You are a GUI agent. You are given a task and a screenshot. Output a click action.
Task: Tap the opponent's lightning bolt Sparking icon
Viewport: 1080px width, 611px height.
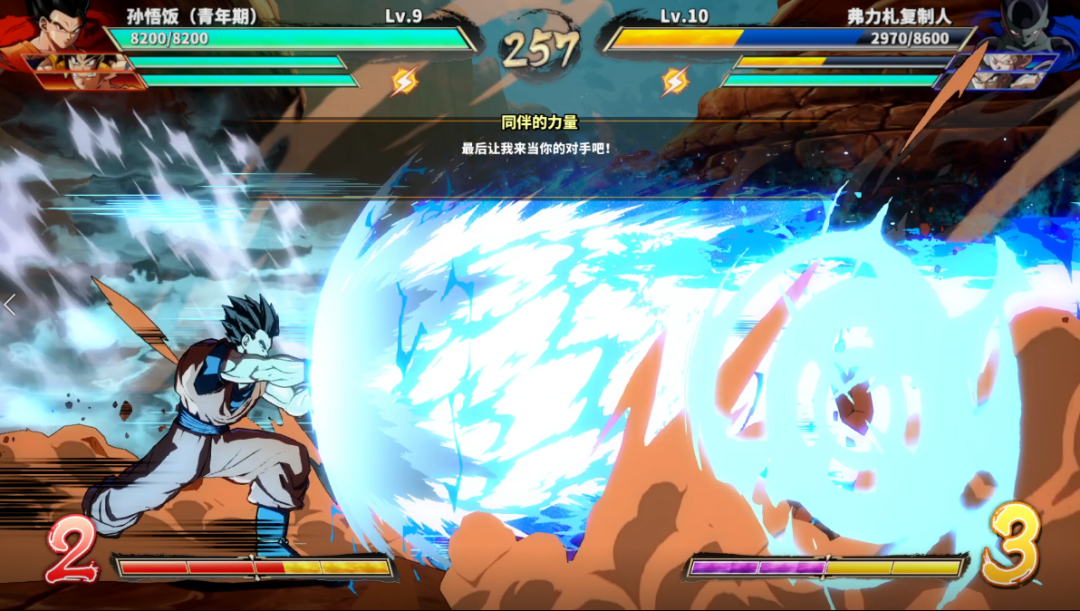point(675,80)
